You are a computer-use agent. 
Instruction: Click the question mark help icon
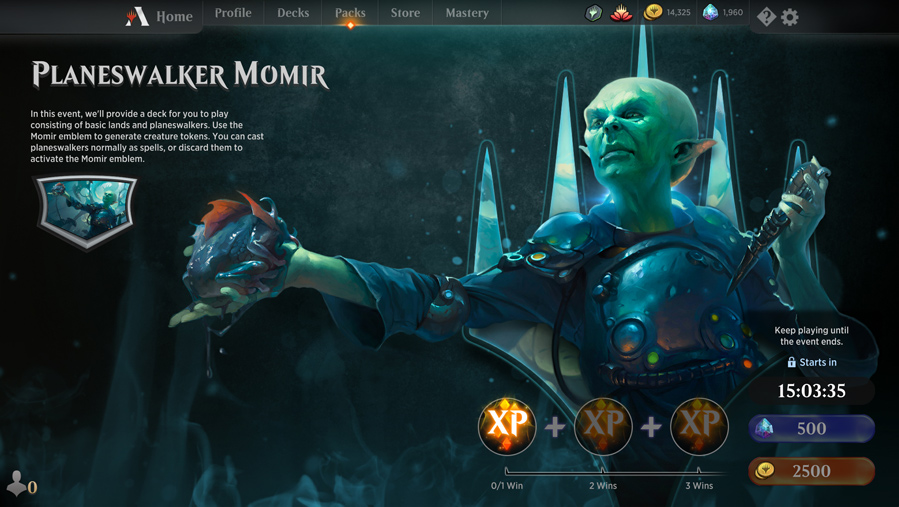pos(766,16)
